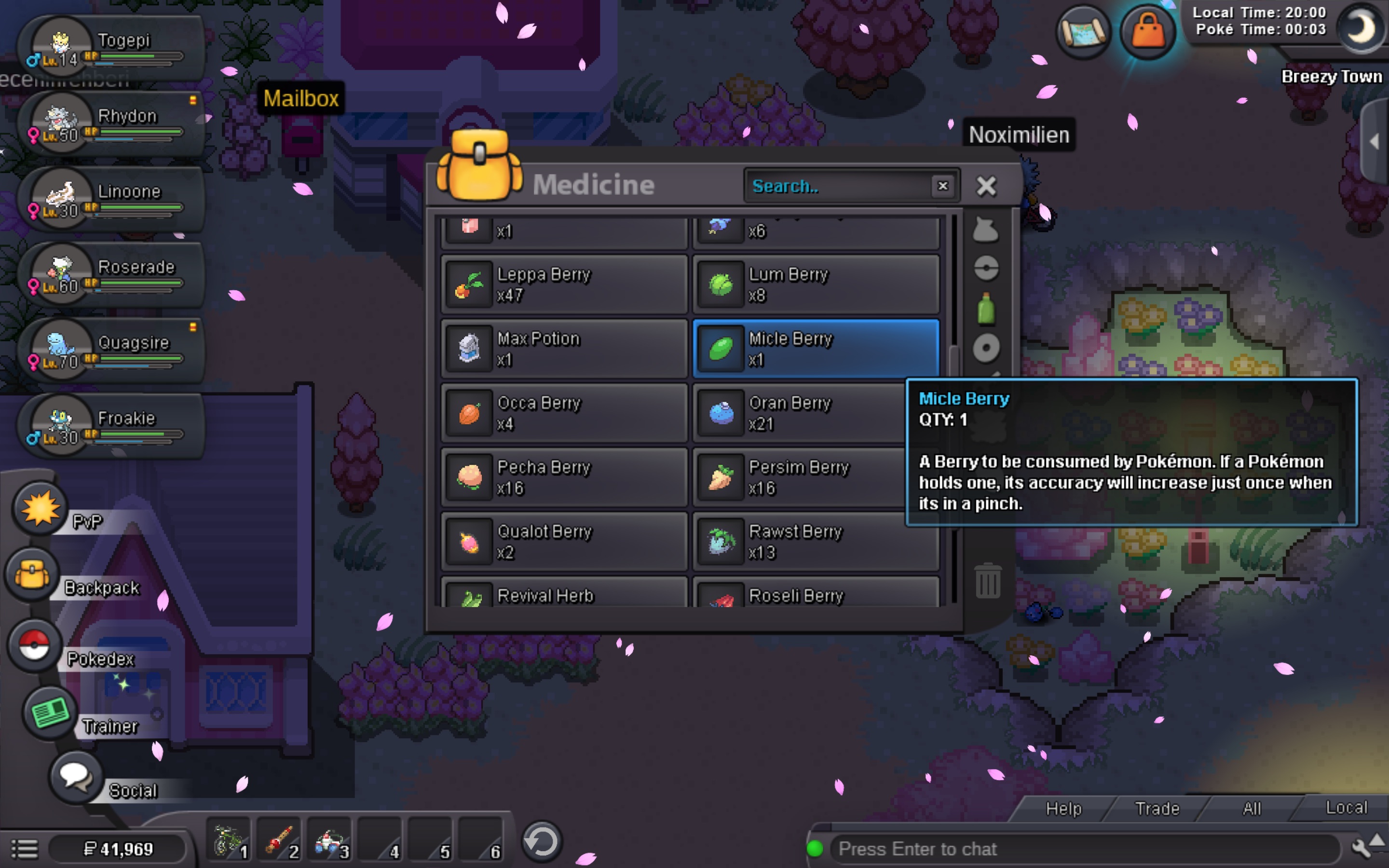The height and width of the screenshot is (868, 1389).
Task: Select the Leppa Berry item
Action: [564, 285]
